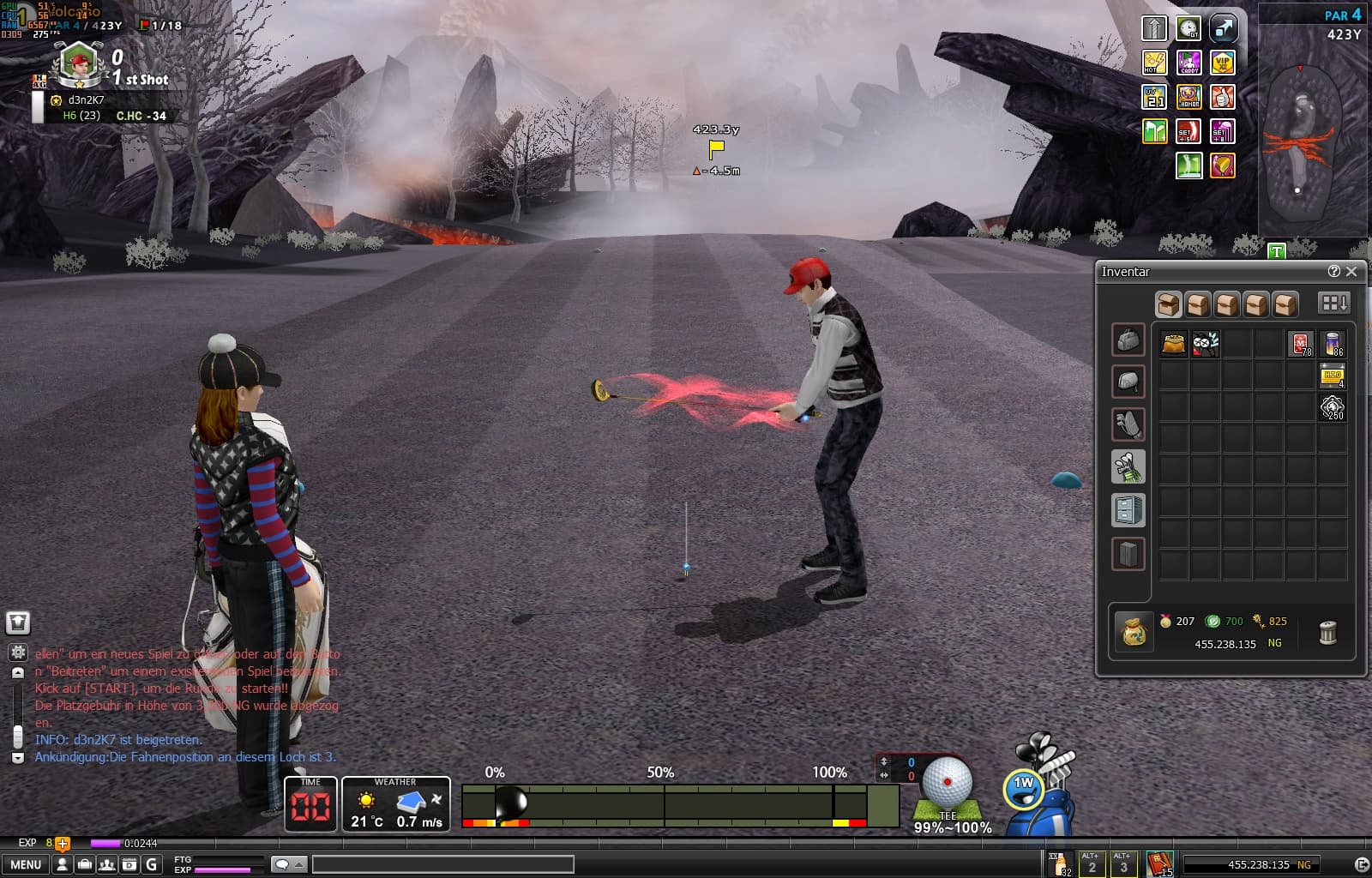Click the GT clock icon
This screenshot has height=878, width=1372.
[1188, 28]
